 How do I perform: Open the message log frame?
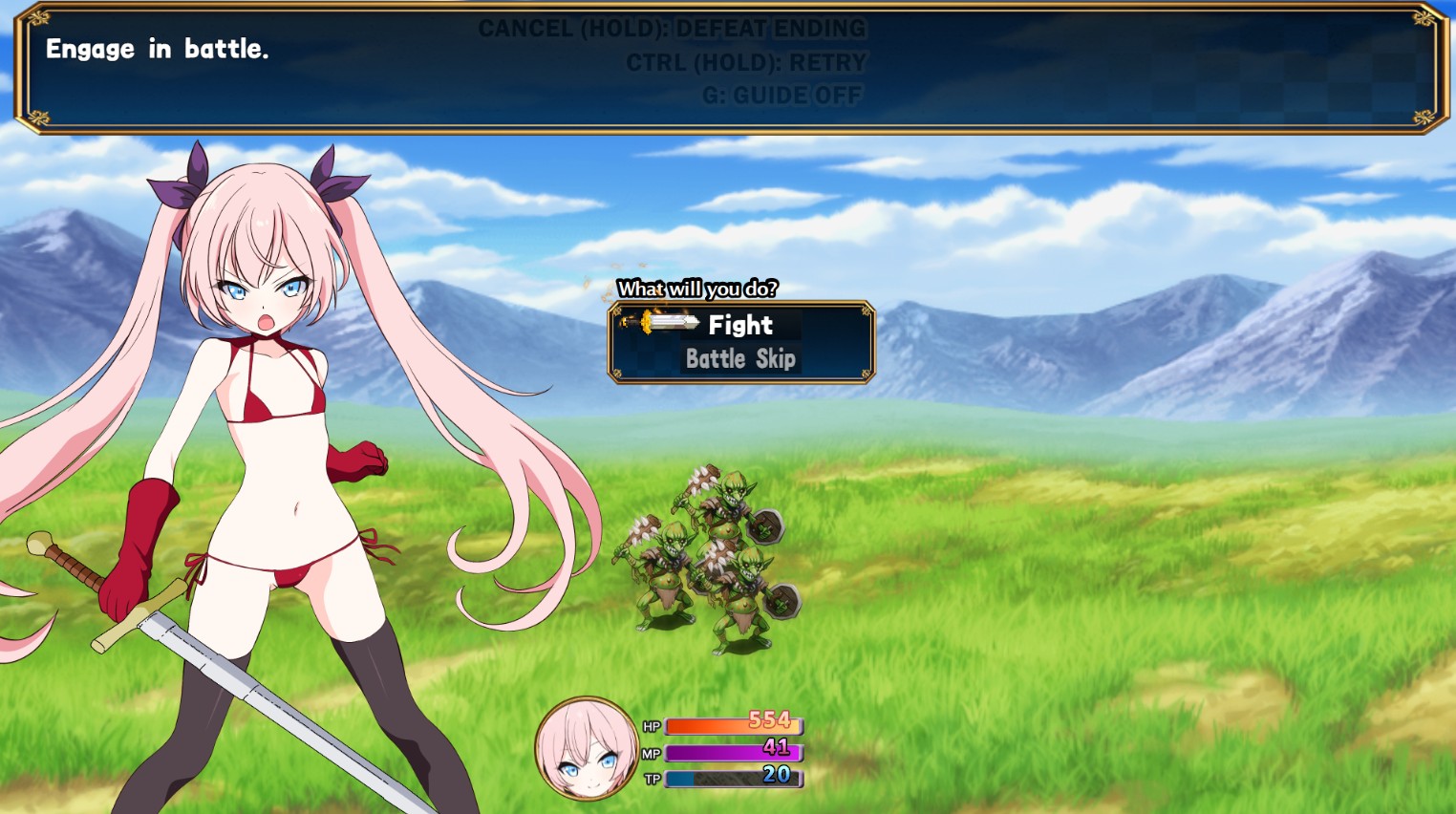pos(728,67)
